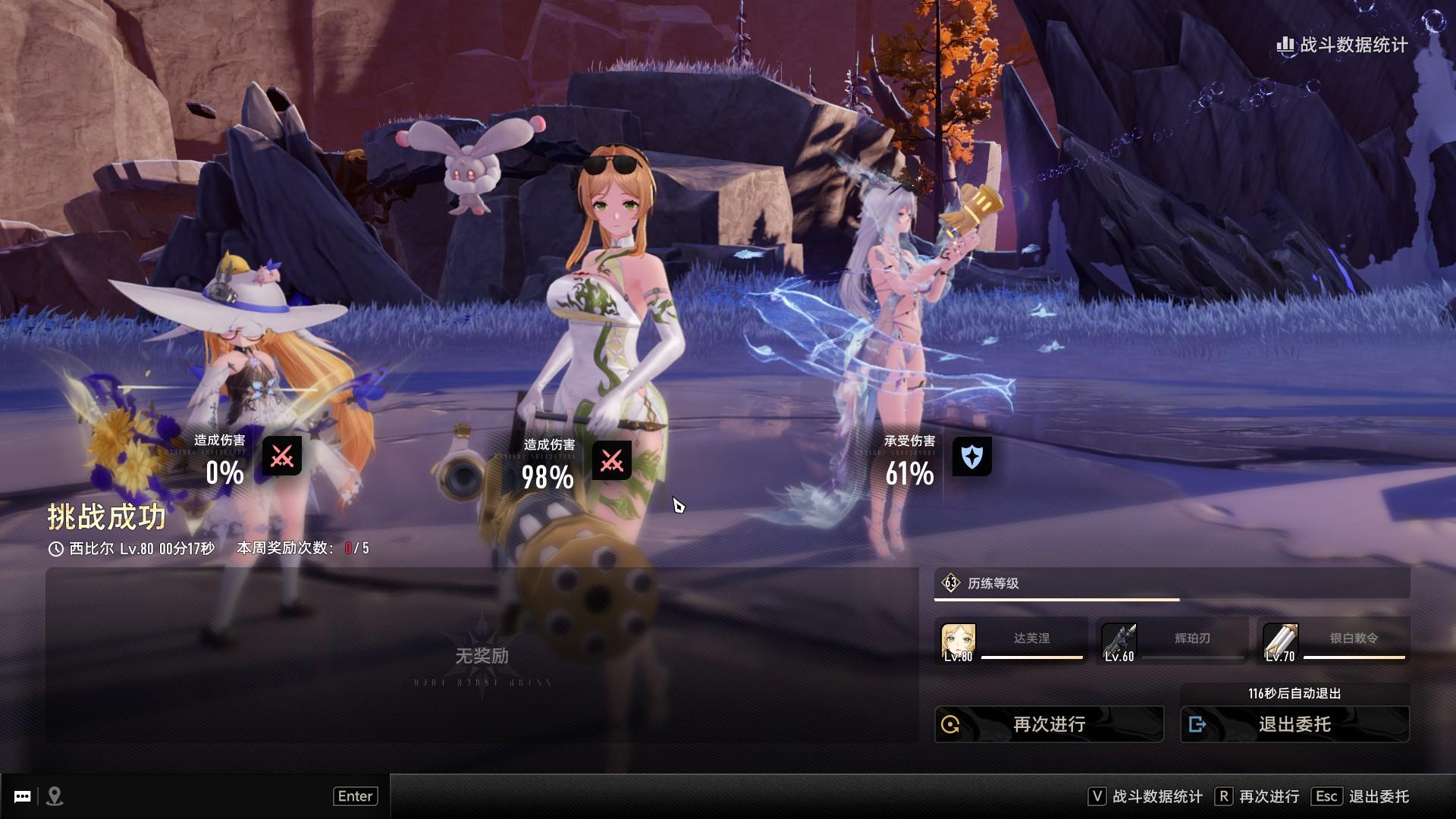The height and width of the screenshot is (819, 1456).
Task: Select the 辉珀刃 weapon card
Action: pyautogui.click(x=1172, y=641)
